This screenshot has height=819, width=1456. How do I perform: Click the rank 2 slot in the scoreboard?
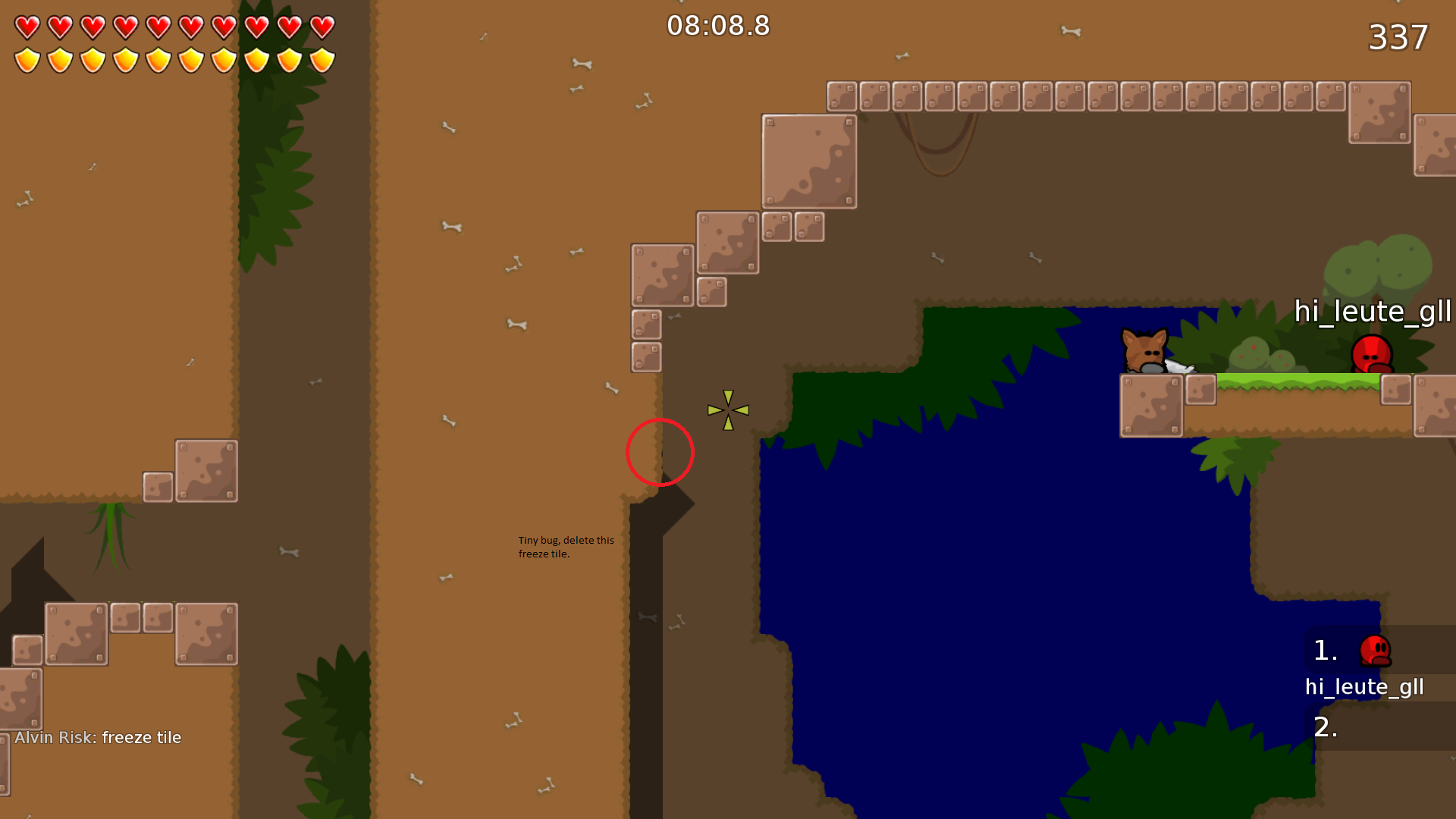1326,726
